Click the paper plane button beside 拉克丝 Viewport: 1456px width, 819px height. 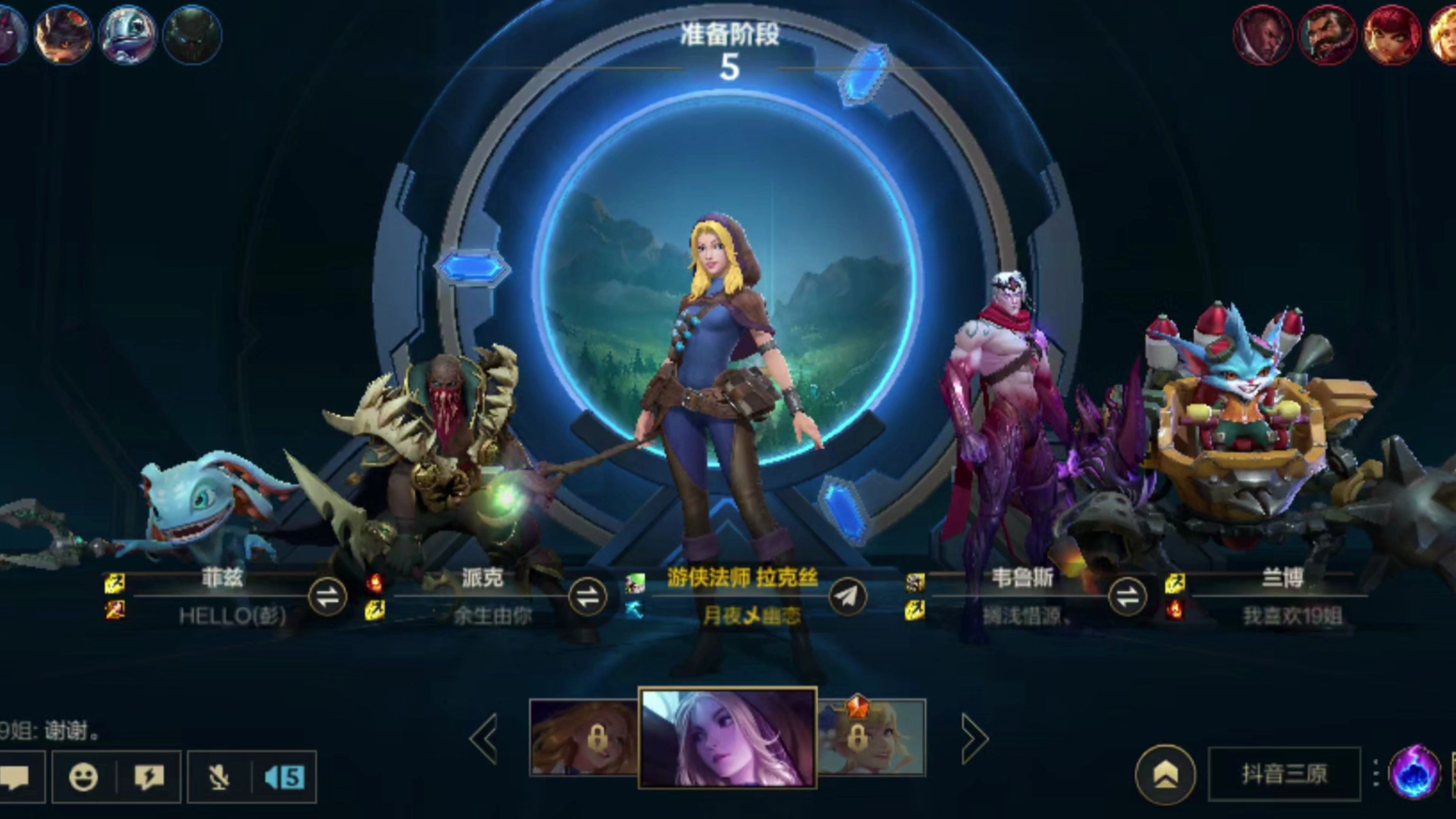tap(848, 597)
